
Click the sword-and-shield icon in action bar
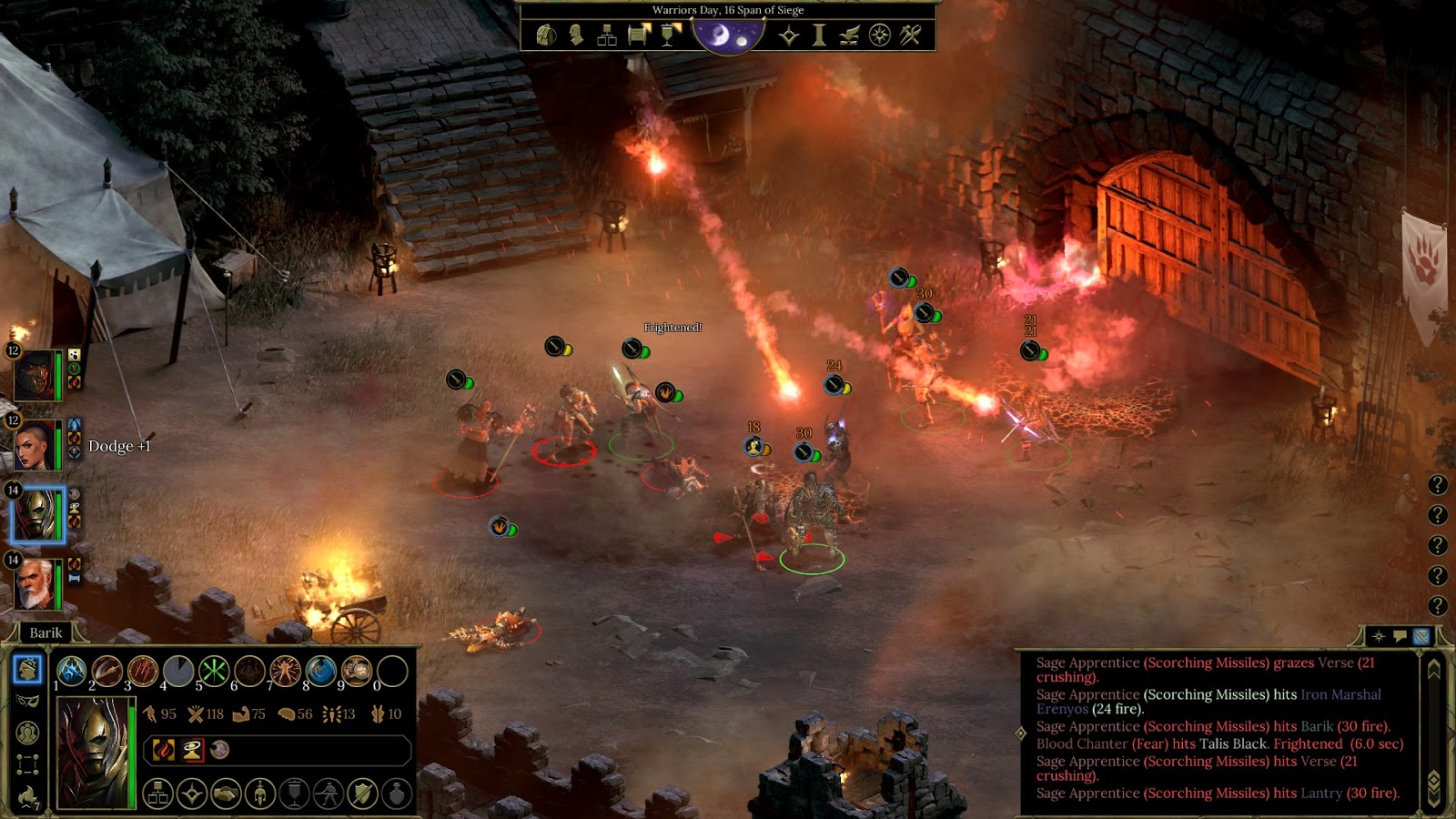point(362,794)
